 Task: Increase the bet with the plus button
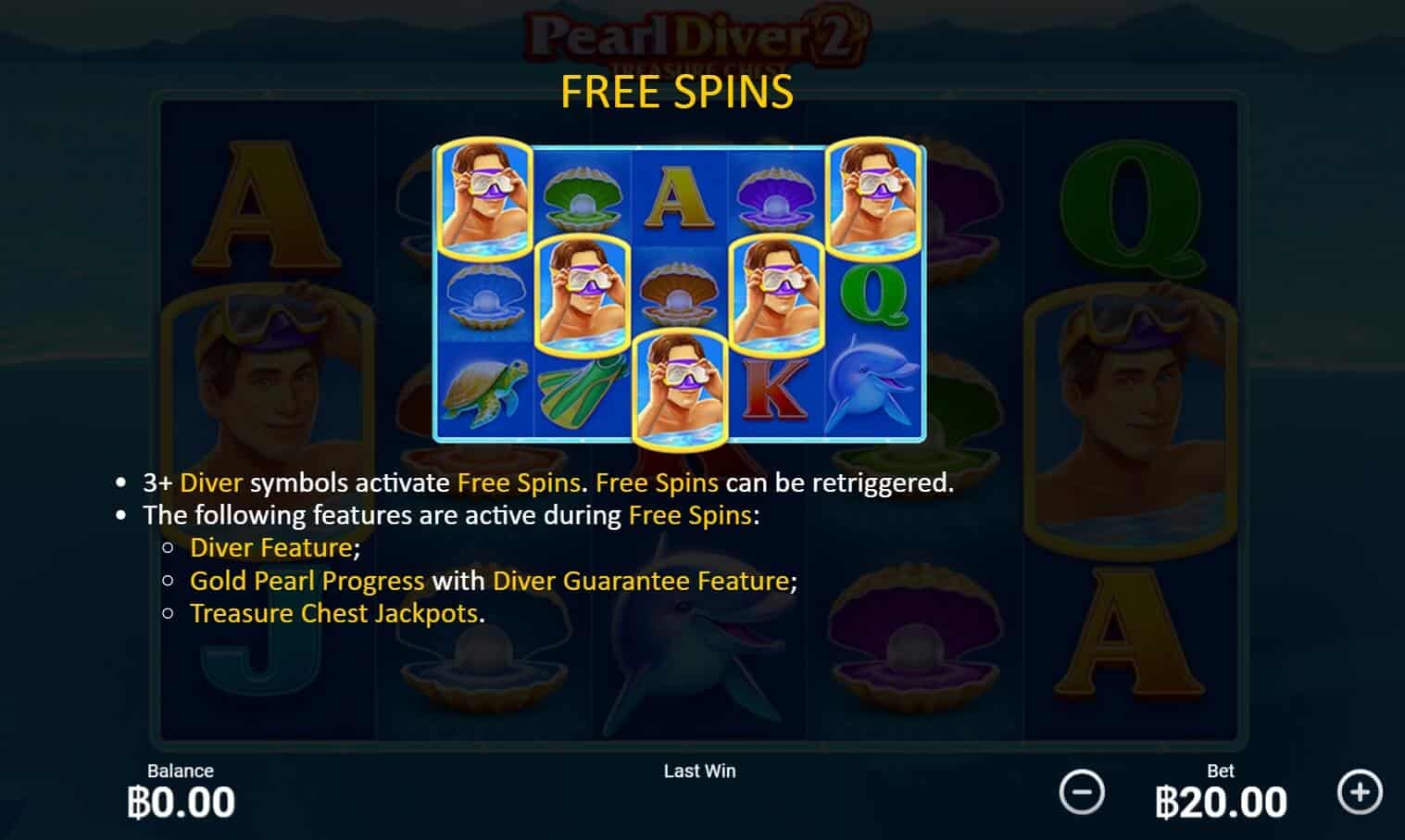coord(1360,792)
